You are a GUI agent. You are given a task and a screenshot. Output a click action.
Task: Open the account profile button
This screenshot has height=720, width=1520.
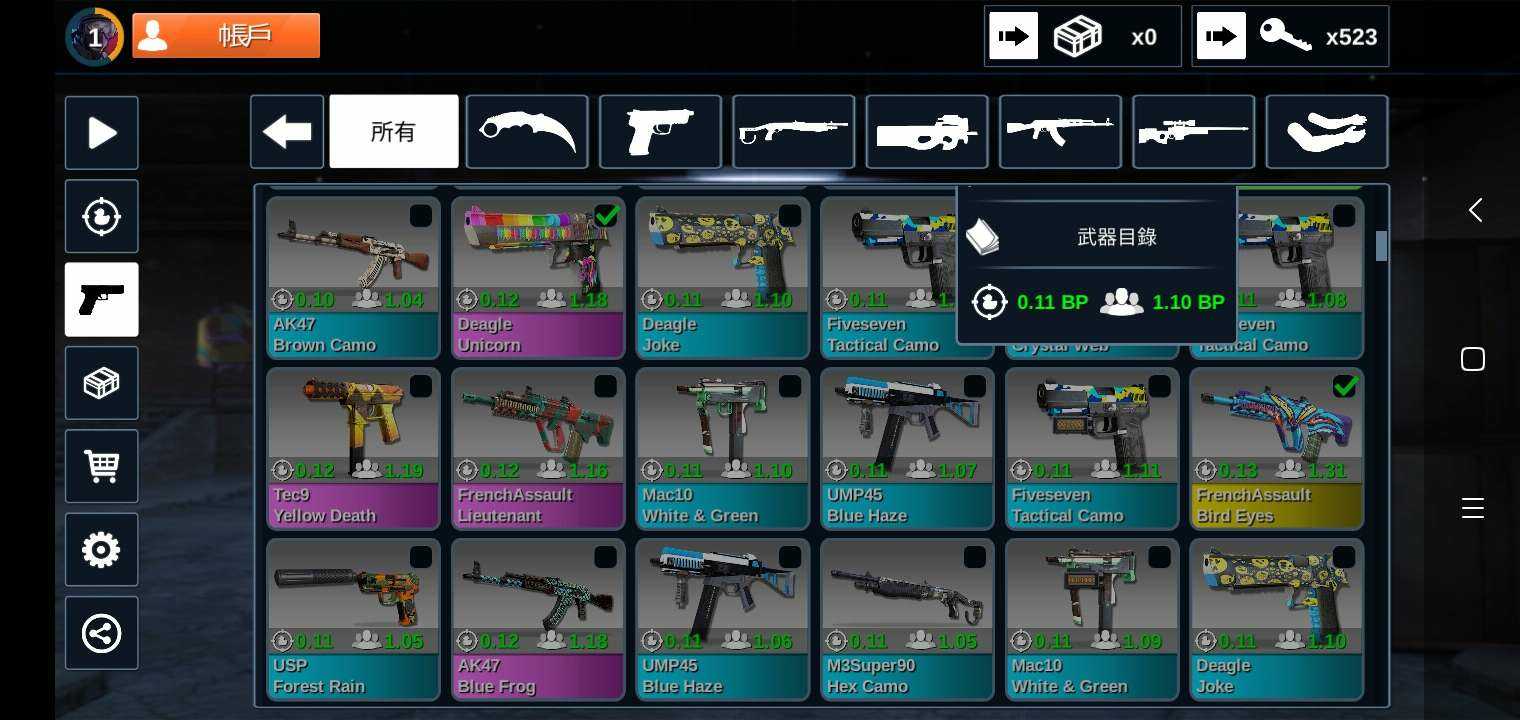(226, 36)
